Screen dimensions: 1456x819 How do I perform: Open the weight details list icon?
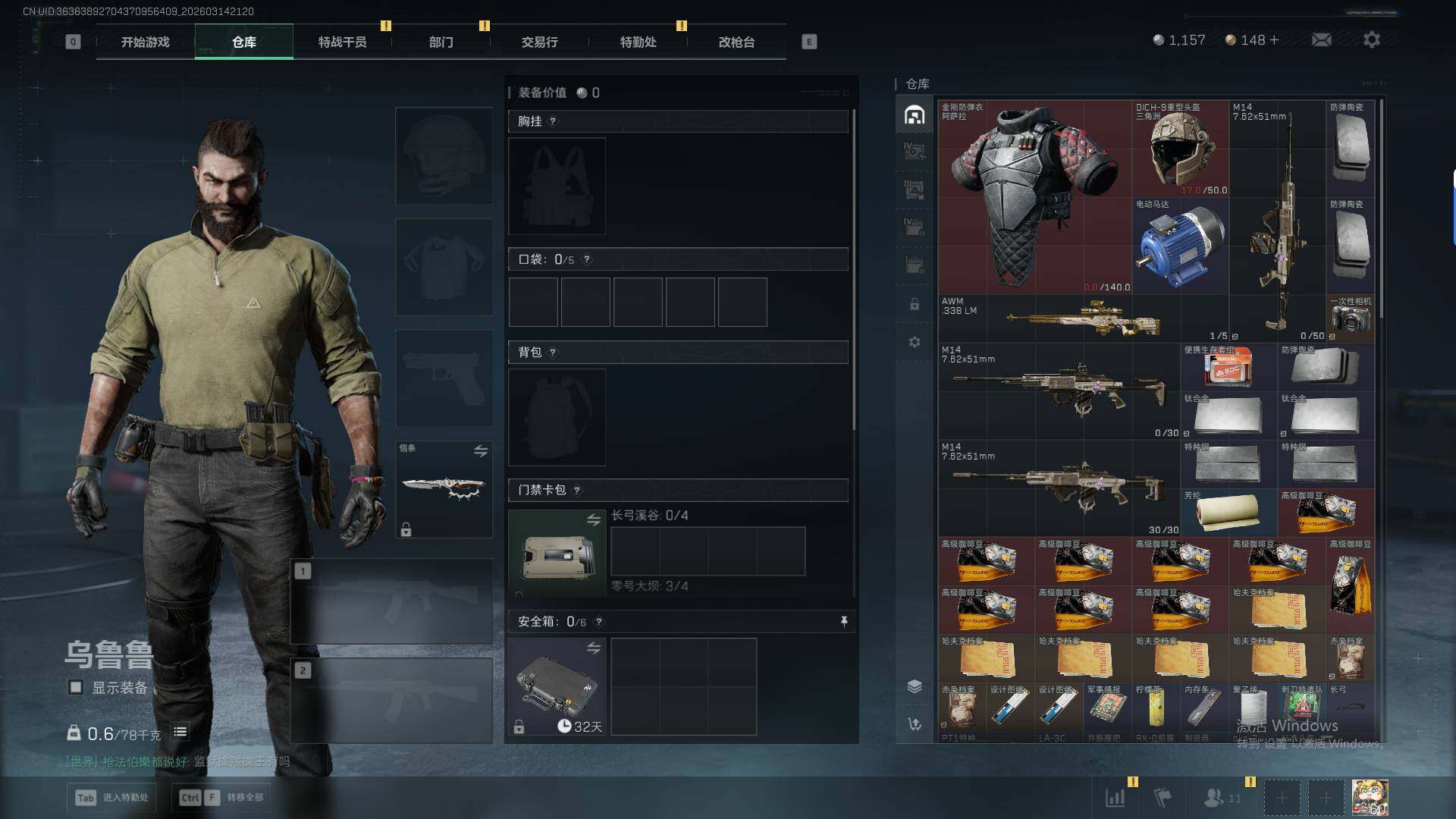pos(180,732)
